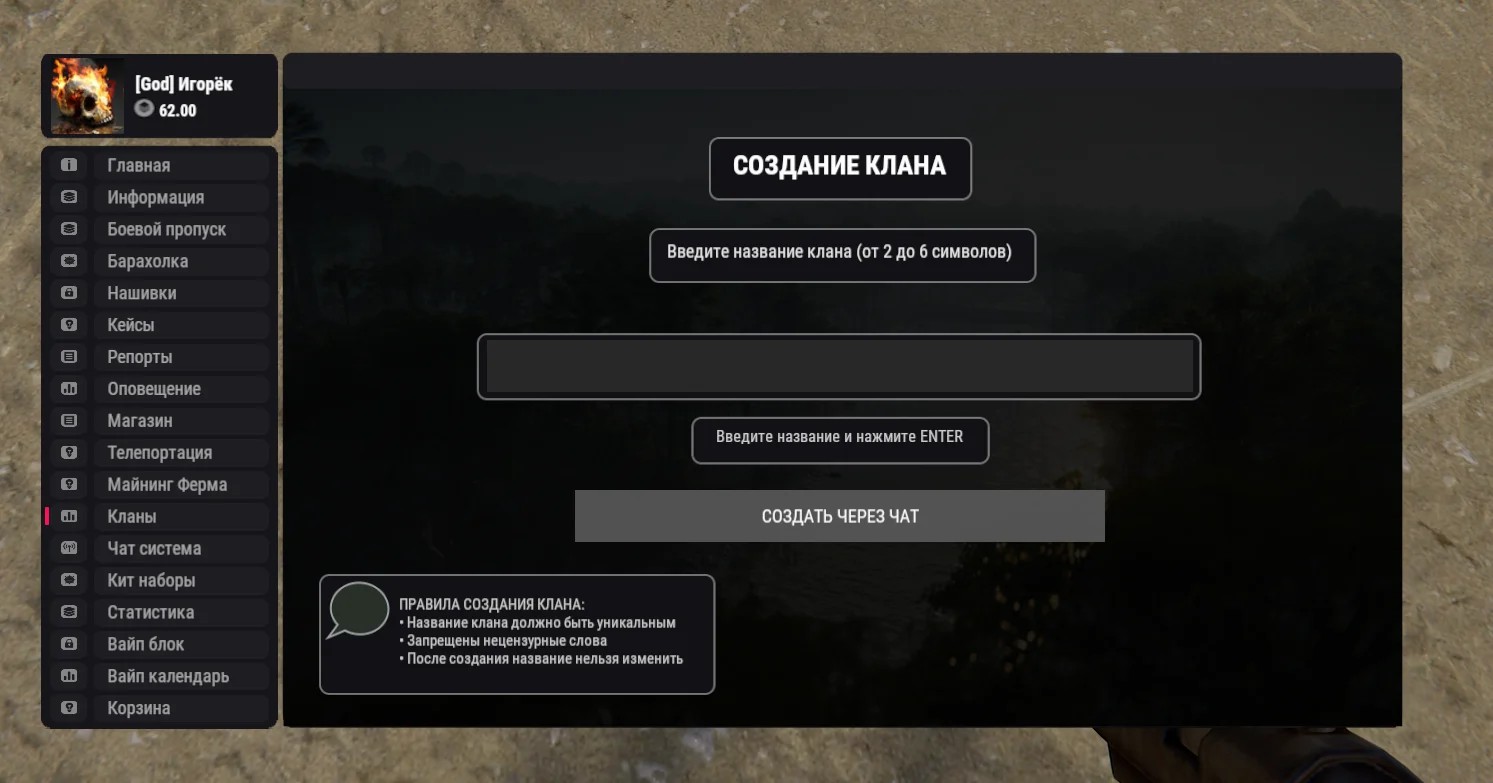Click the Введите название и нажмите ENTER label
1493x783 pixels.
pyautogui.click(x=840, y=439)
